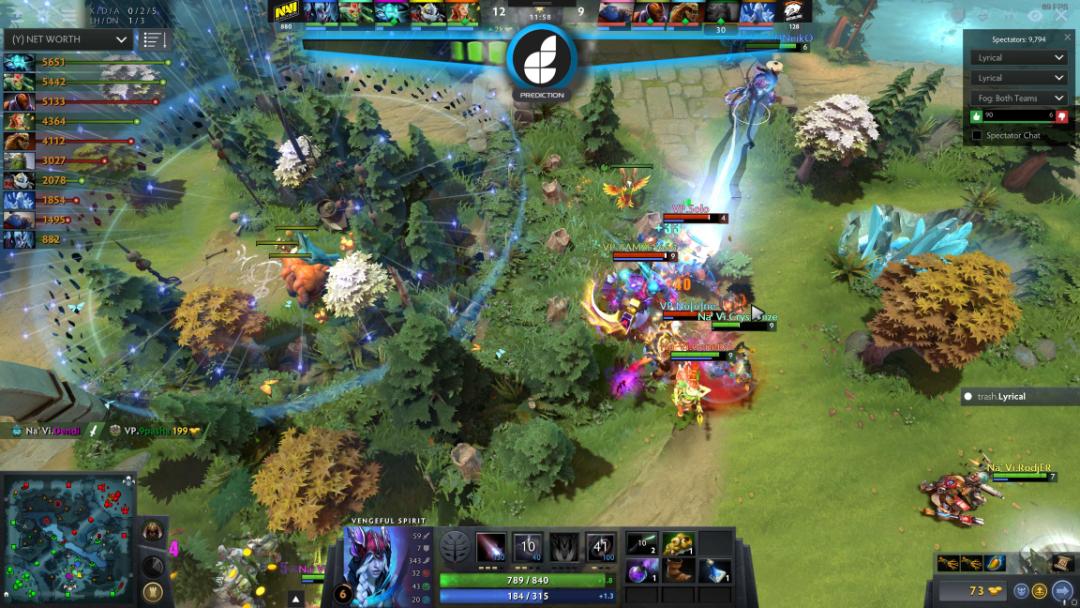Image resolution: width=1080 pixels, height=608 pixels.
Task: Click the Virtus.pro team logo in top bar
Action: tap(793, 11)
